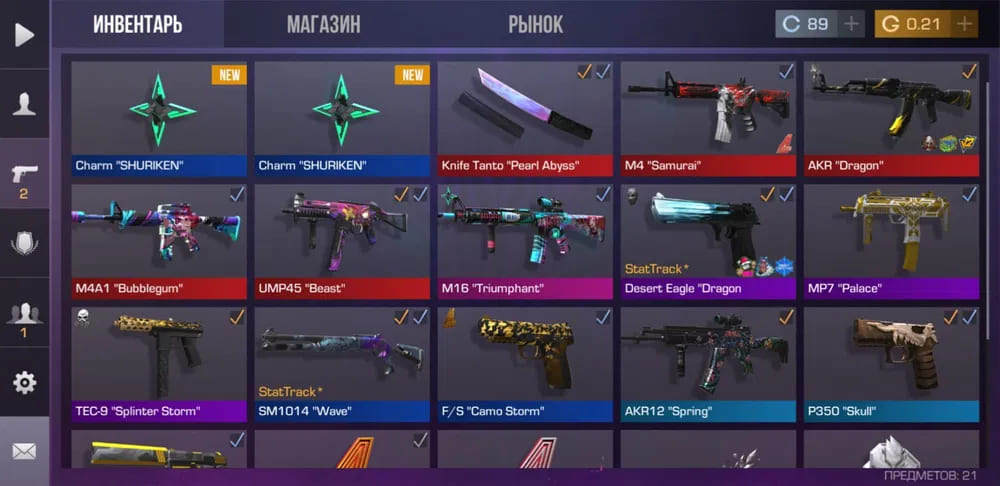Open the profile silhouette sidebar icon
Screen dimensions: 1000x486
coord(24,104)
